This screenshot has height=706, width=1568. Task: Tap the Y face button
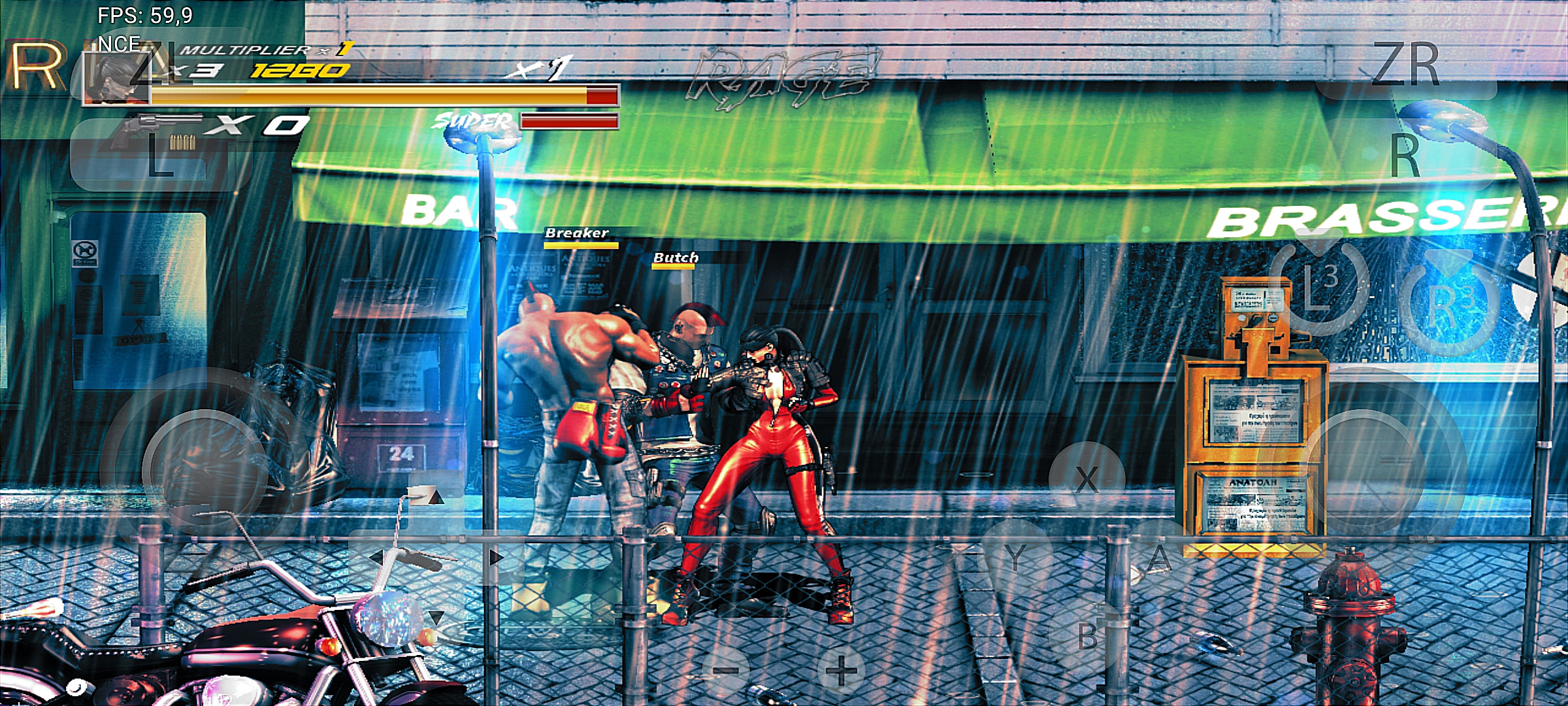tap(1015, 558)
